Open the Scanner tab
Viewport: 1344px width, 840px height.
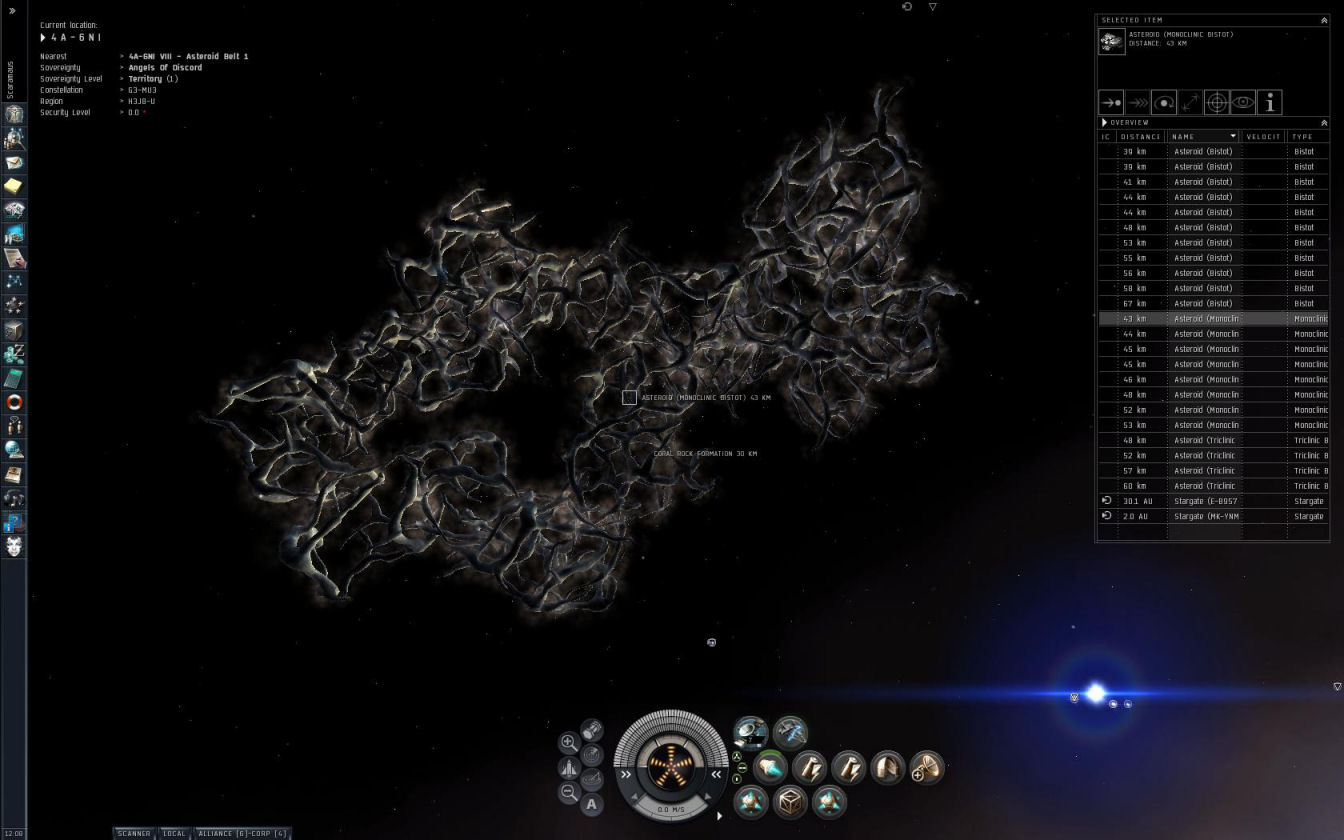tap(134, 833)
